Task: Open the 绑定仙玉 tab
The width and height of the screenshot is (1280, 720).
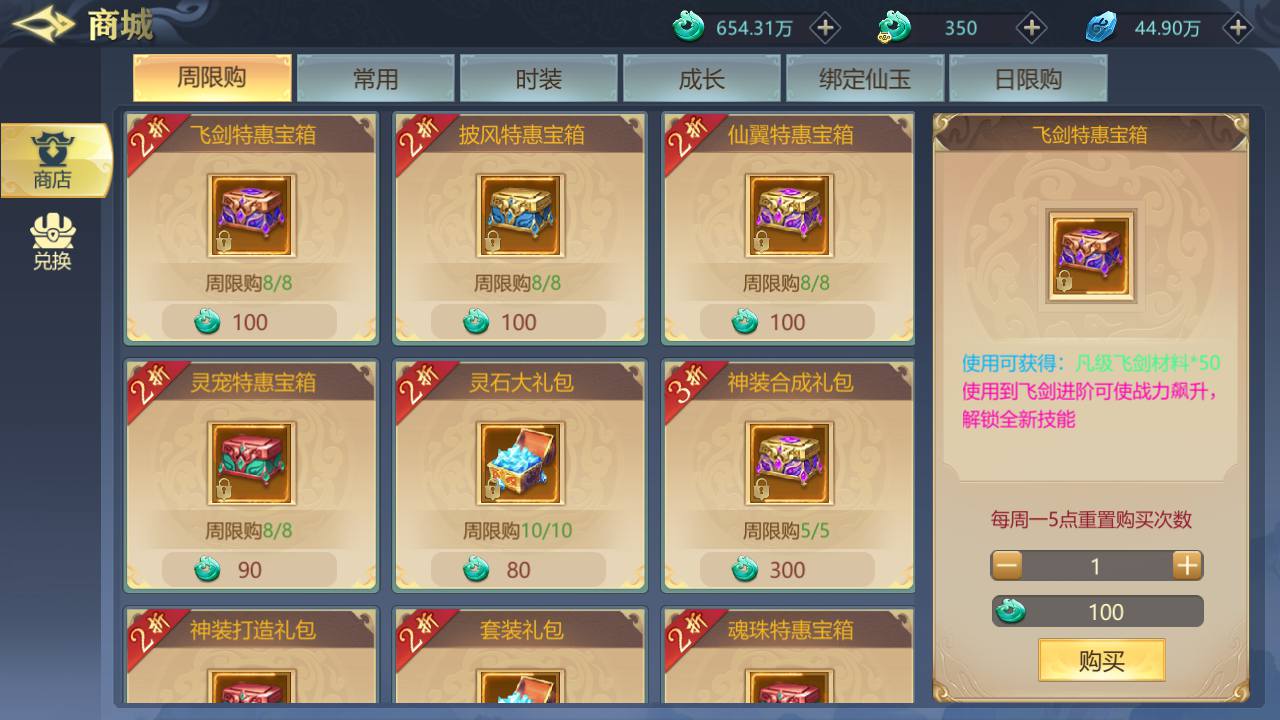Action: point(864,76)
